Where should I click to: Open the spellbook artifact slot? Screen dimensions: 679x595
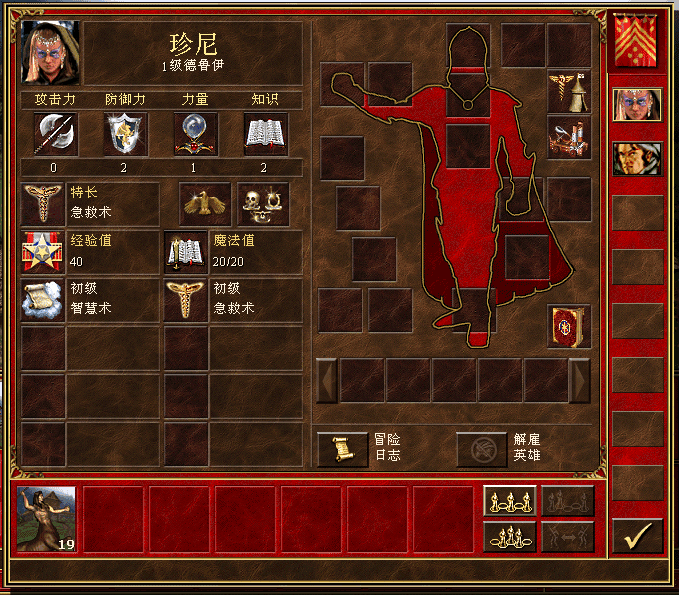click(x=568, y=326)
